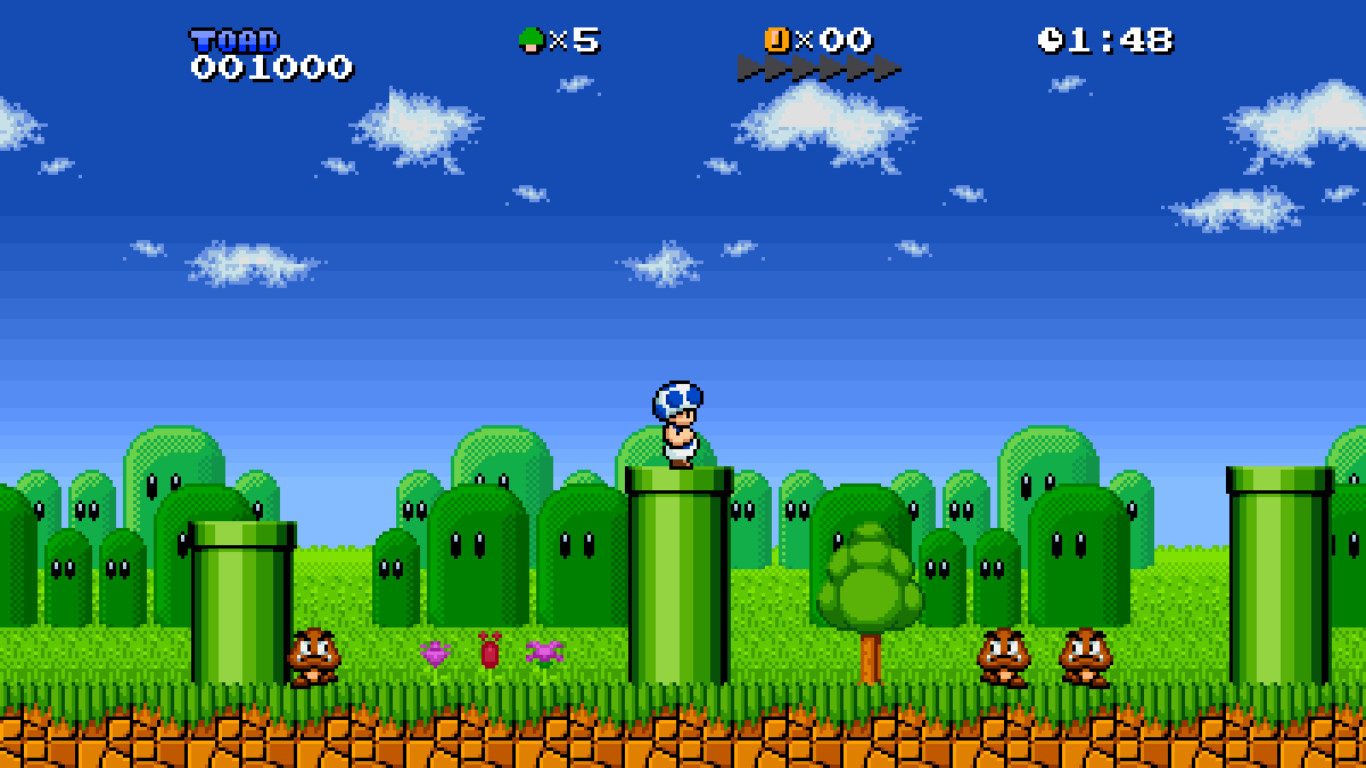Click the clock icon next to the timer
The height and width of the screenshot is (768, 1366).
(1052, 38)
